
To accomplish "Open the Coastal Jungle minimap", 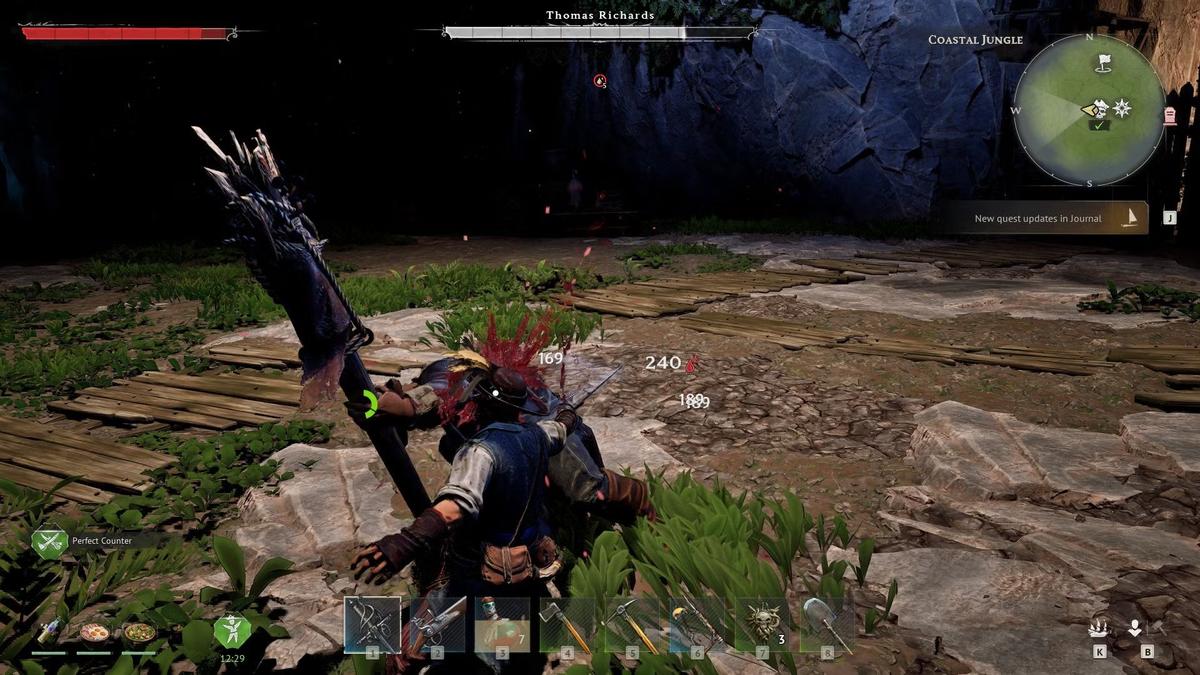I will (x=1089, y=110).
